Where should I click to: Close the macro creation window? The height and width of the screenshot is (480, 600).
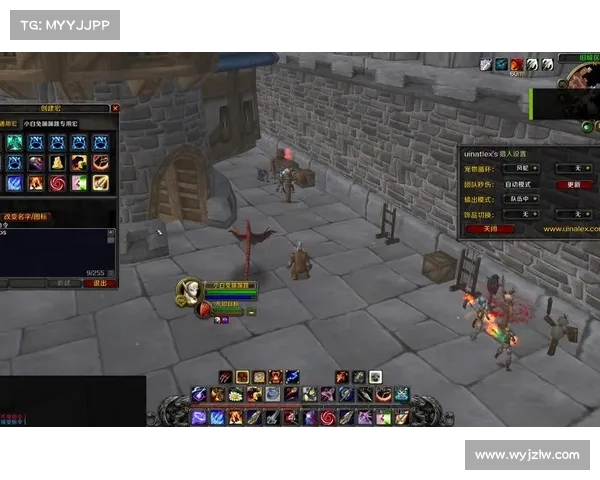coord(115,108)
